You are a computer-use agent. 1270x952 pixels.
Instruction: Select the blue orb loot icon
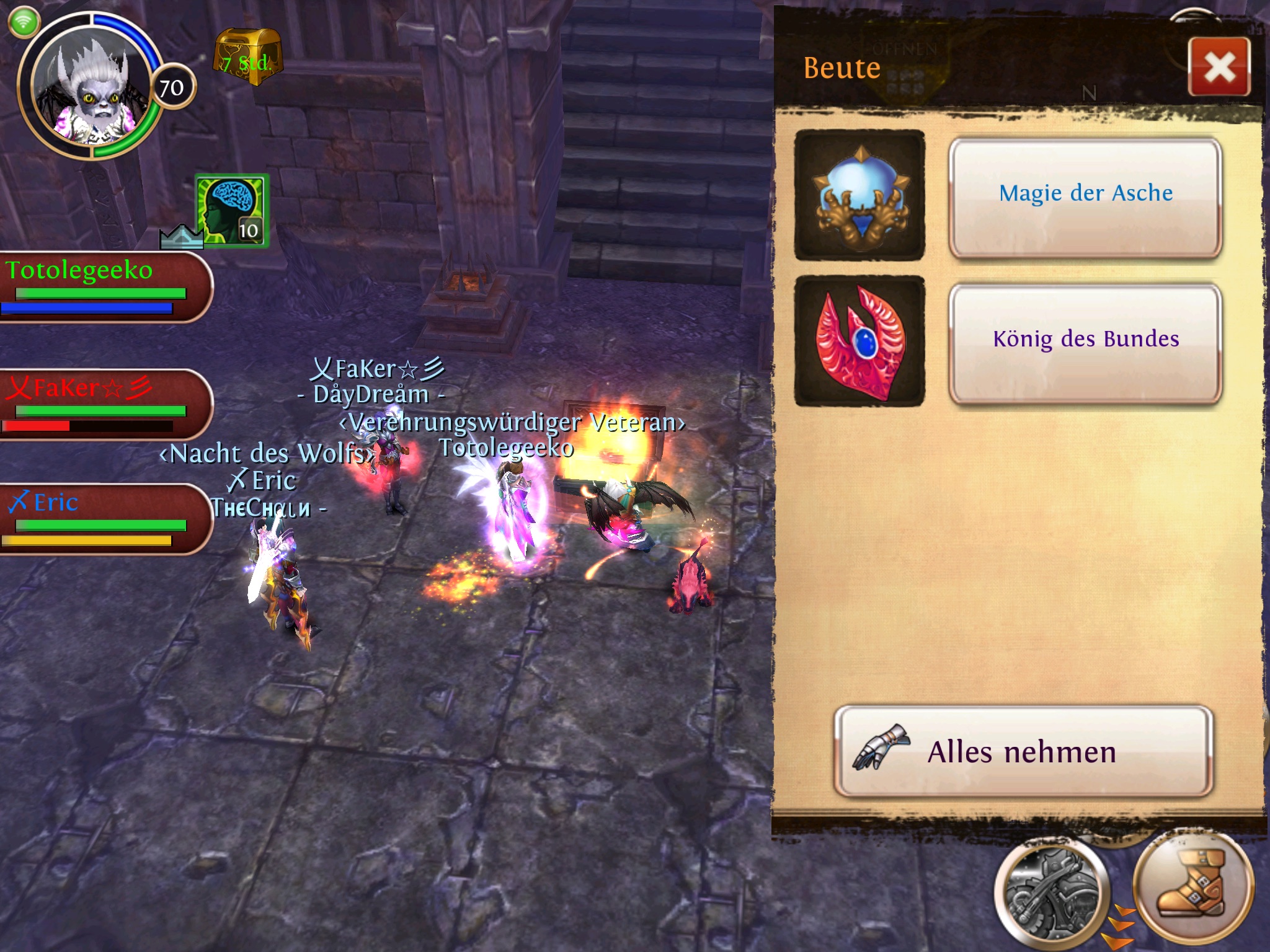[x=859, y=195]
